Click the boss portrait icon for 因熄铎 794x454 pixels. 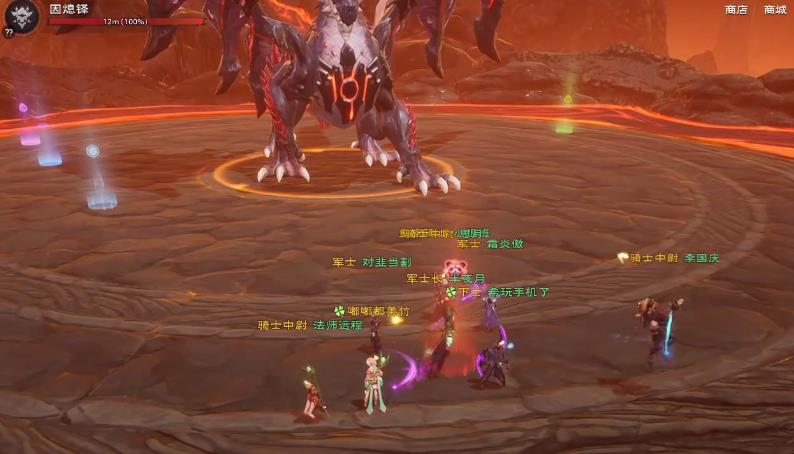tap(22, 16)
